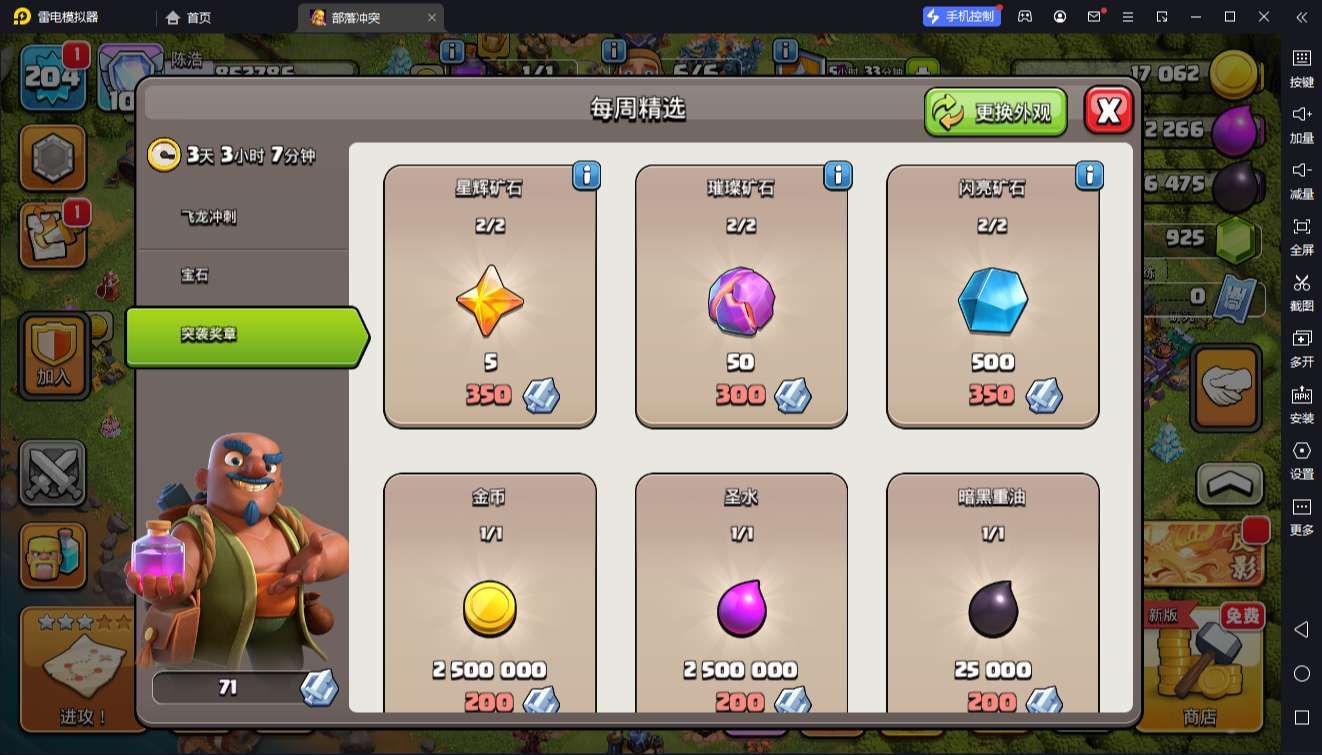Open the 手机控制 phone control tool
The height and width of the screenshot is (755, 1322).
coord(961,17)
